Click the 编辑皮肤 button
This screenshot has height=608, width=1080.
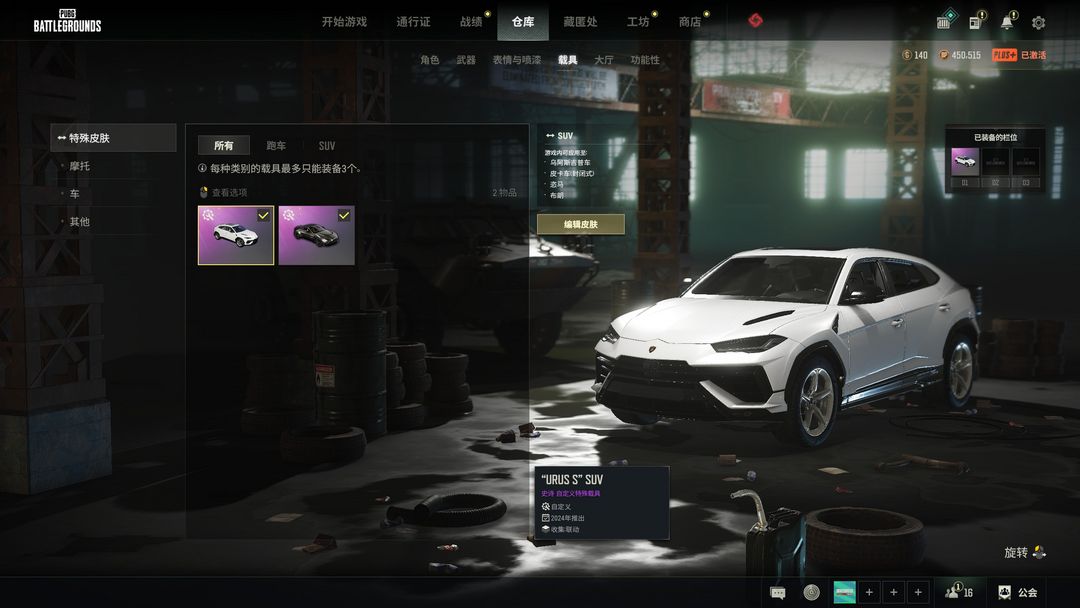click(x=580, y=224)
